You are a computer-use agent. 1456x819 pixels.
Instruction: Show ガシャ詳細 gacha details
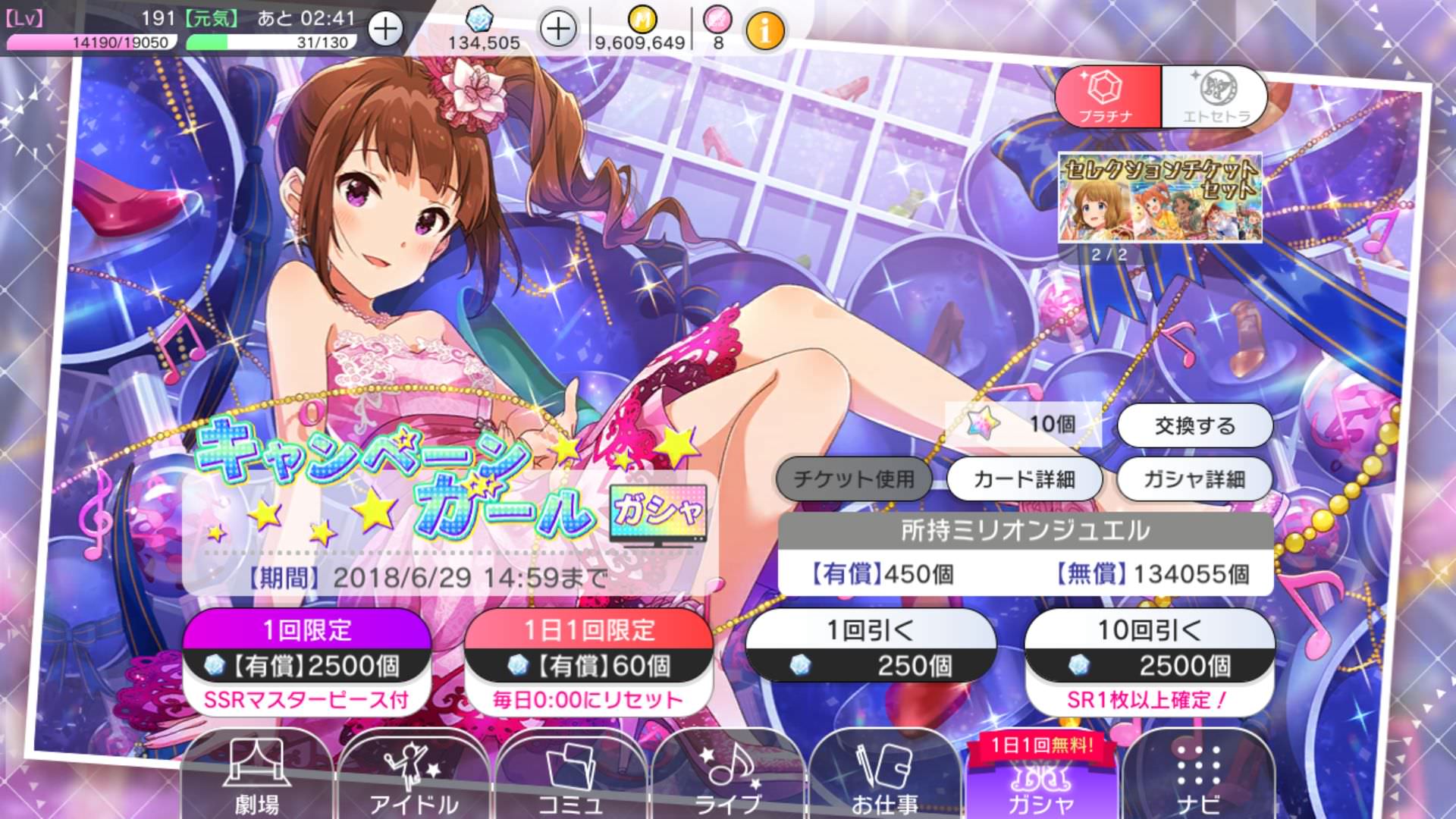point(1194,479)
